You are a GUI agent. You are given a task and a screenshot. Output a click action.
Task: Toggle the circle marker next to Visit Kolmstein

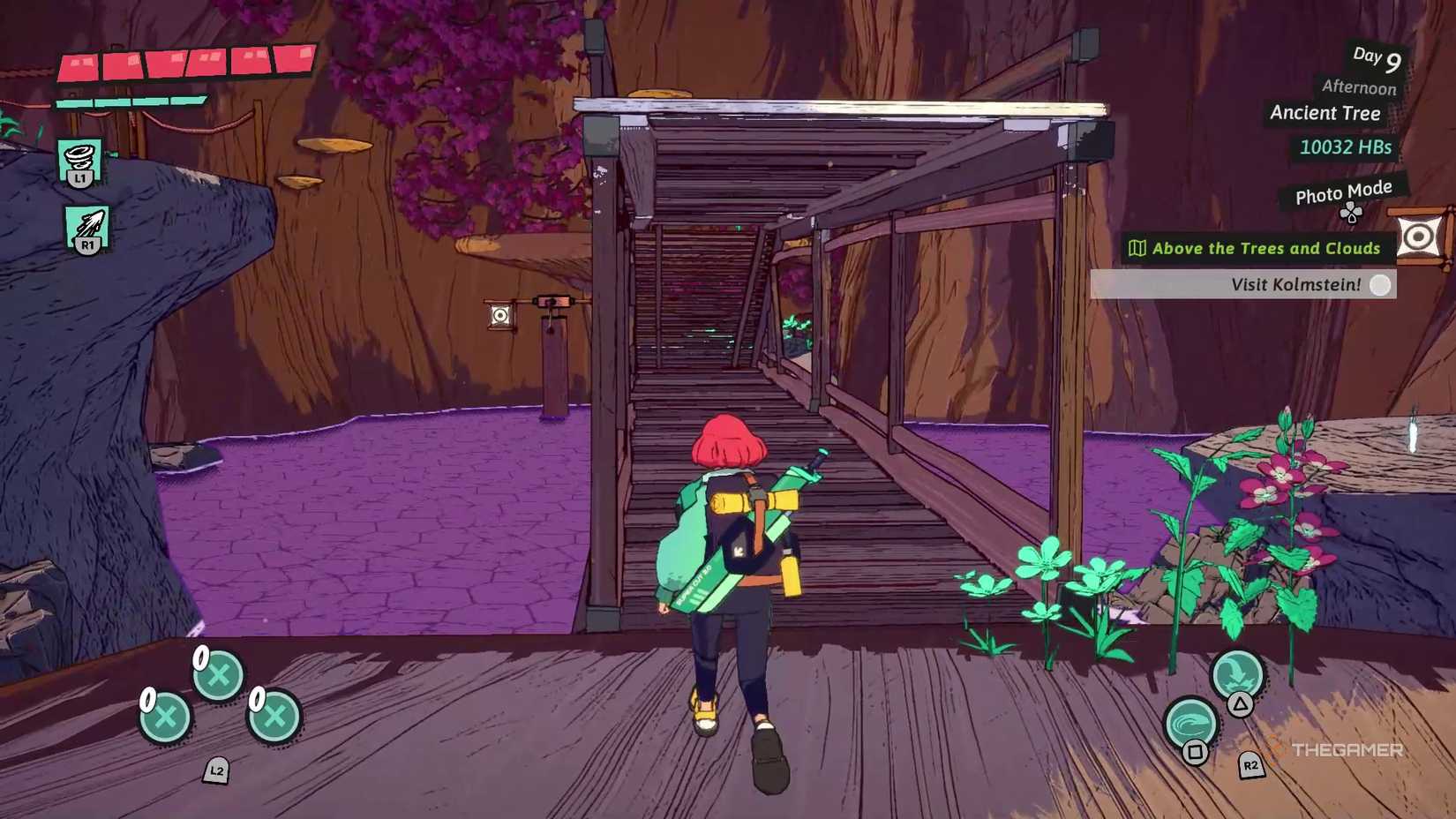point(1380,285)
